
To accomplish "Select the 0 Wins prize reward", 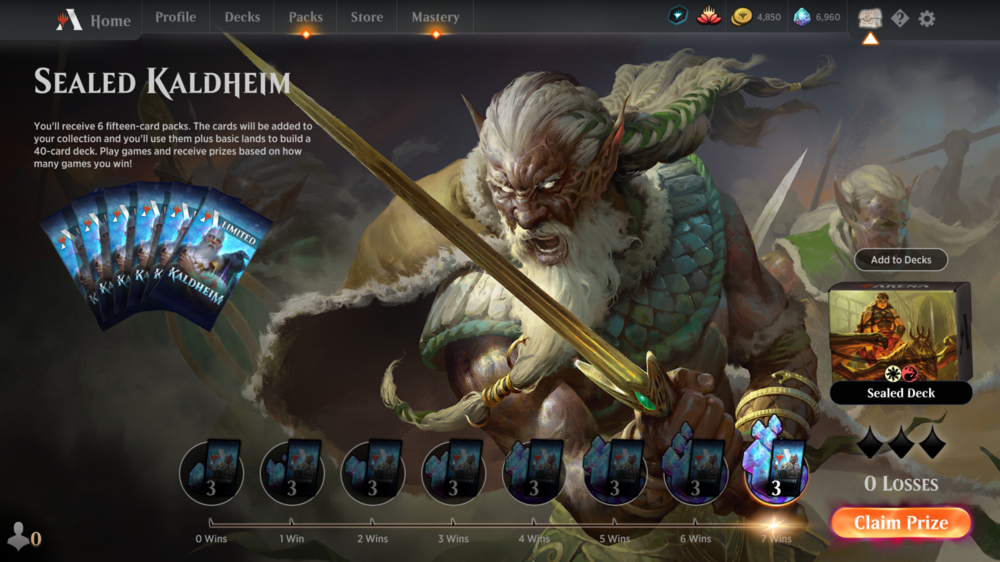I will pyautogui.click(x=210, y=470).
